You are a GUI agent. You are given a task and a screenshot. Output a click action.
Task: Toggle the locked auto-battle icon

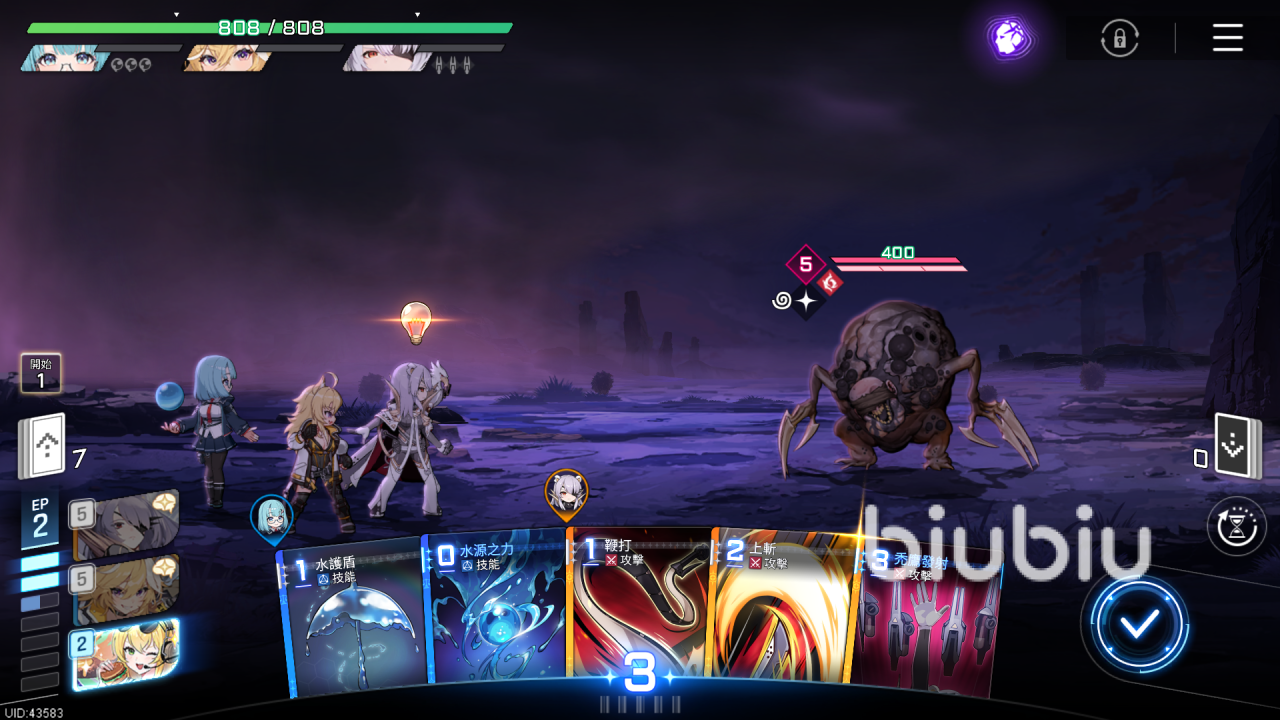tap(1120, 38)
